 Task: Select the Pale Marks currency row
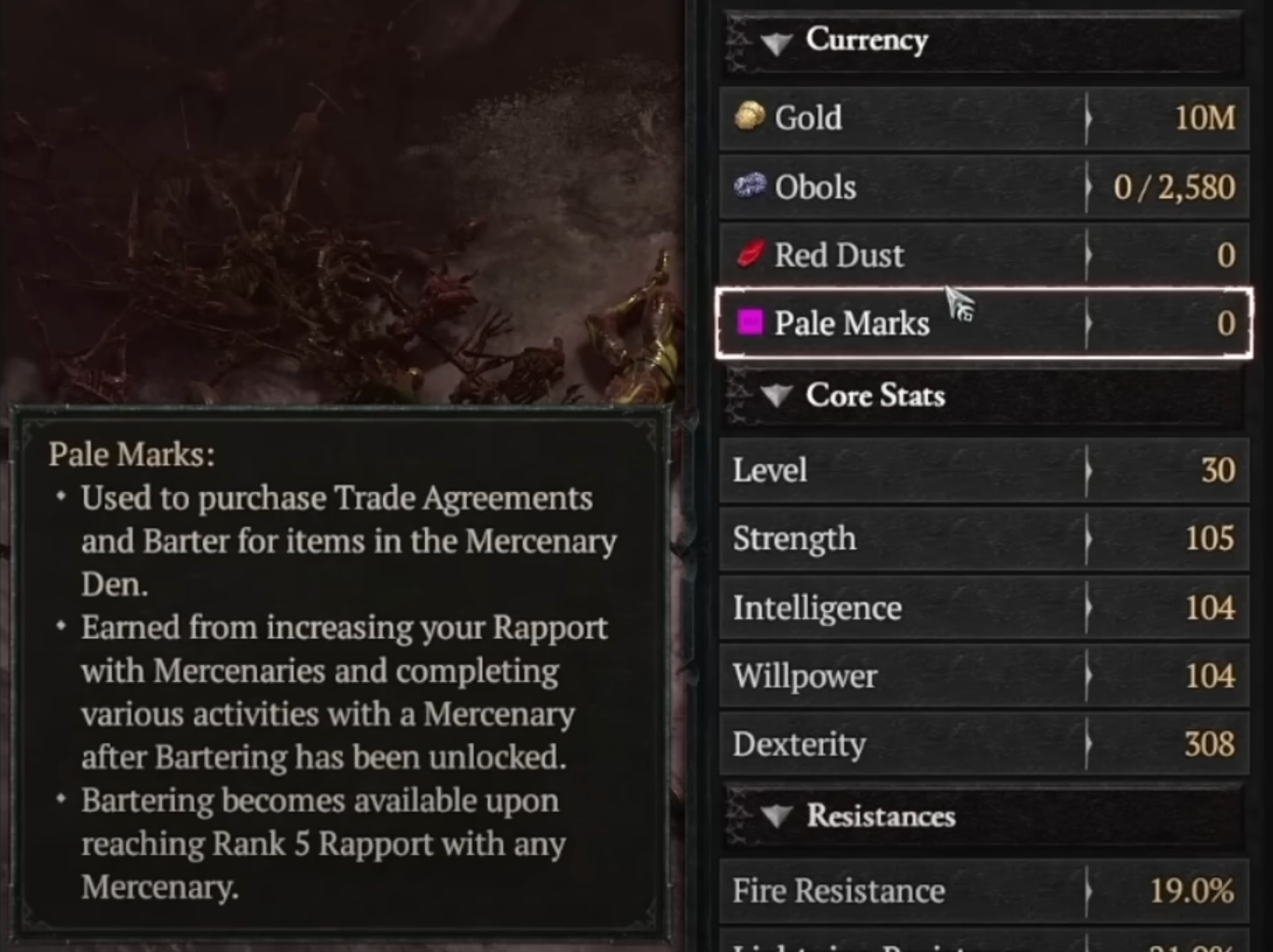point(983,323)
